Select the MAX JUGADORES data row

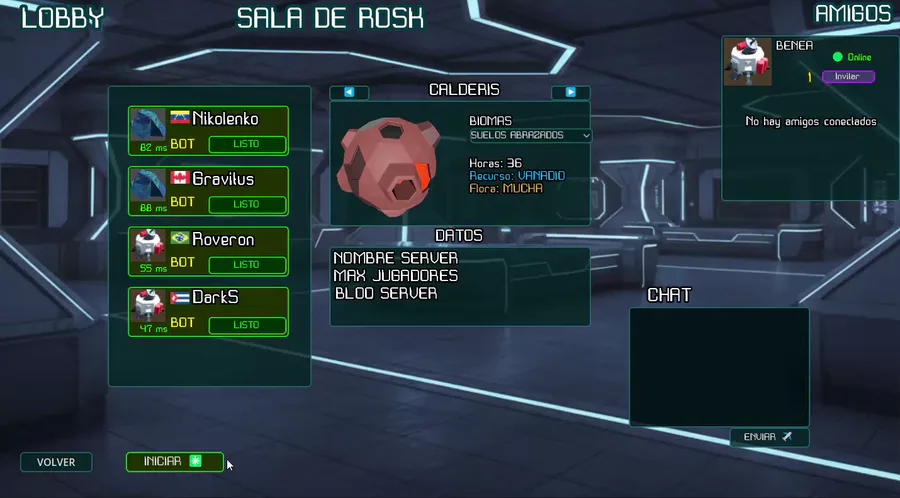tap(396, 275)
